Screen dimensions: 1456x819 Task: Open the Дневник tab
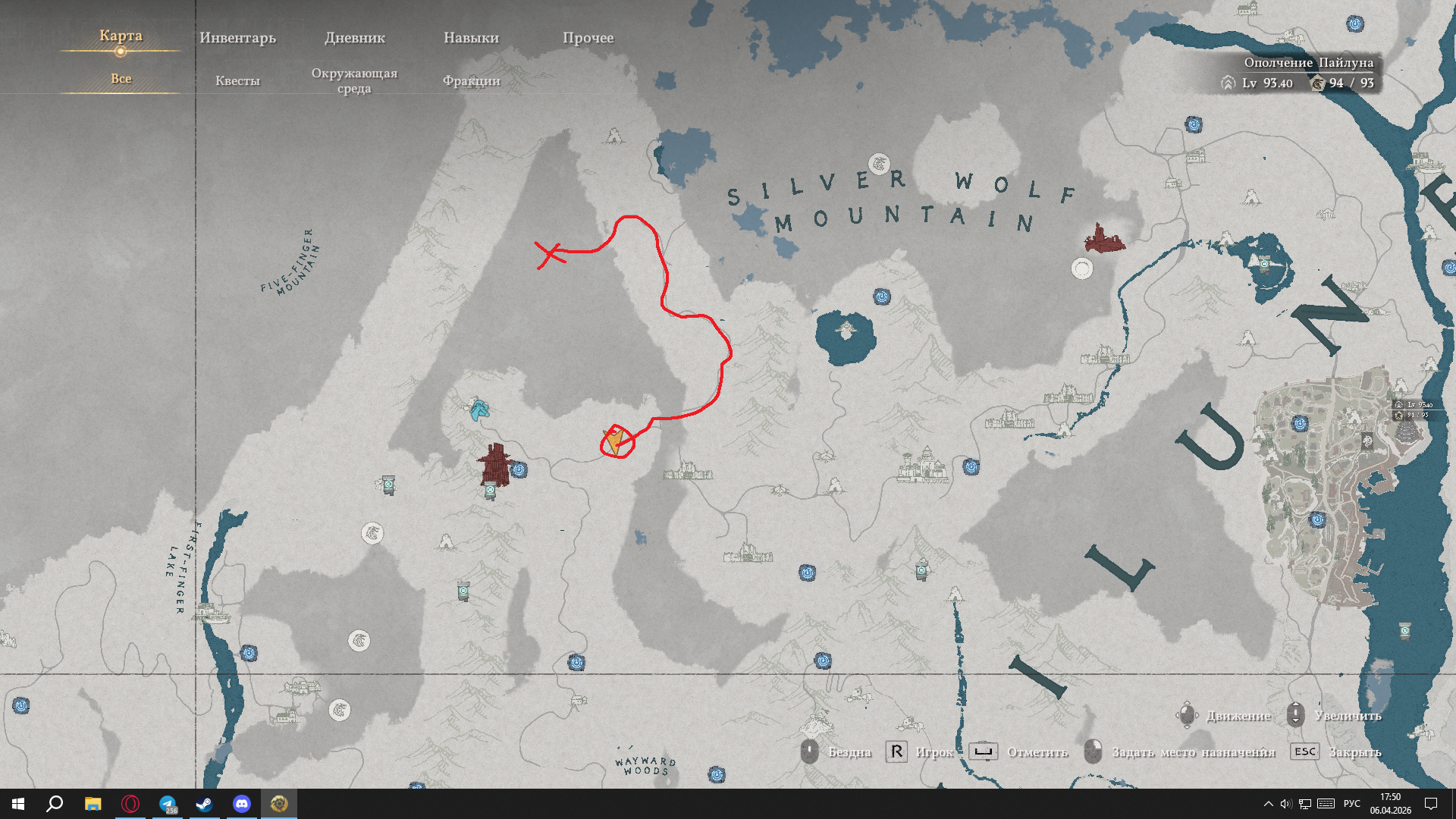click(x=355, y=38)
